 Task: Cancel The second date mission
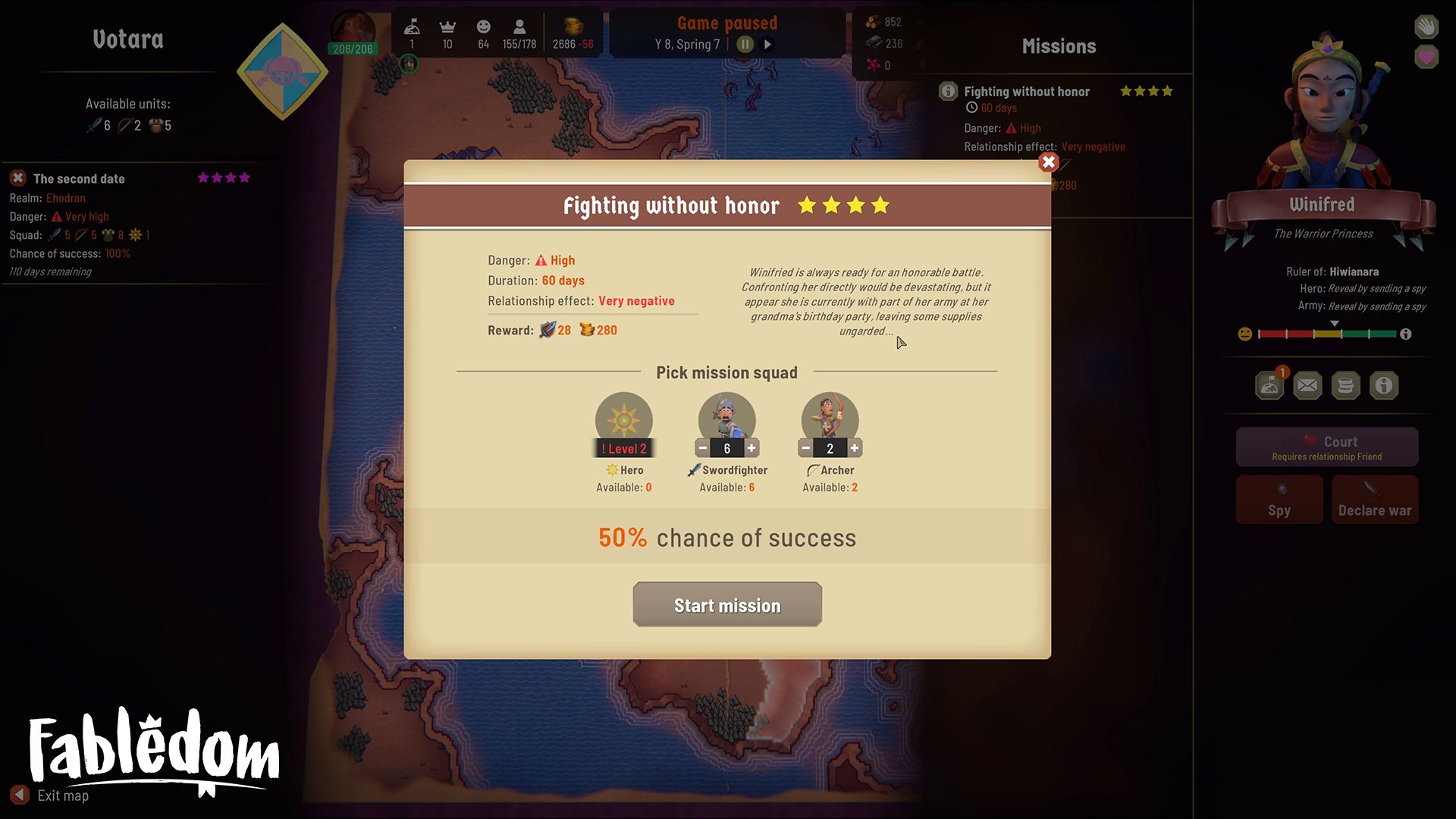pyautogui.click(x=18, y=178)
